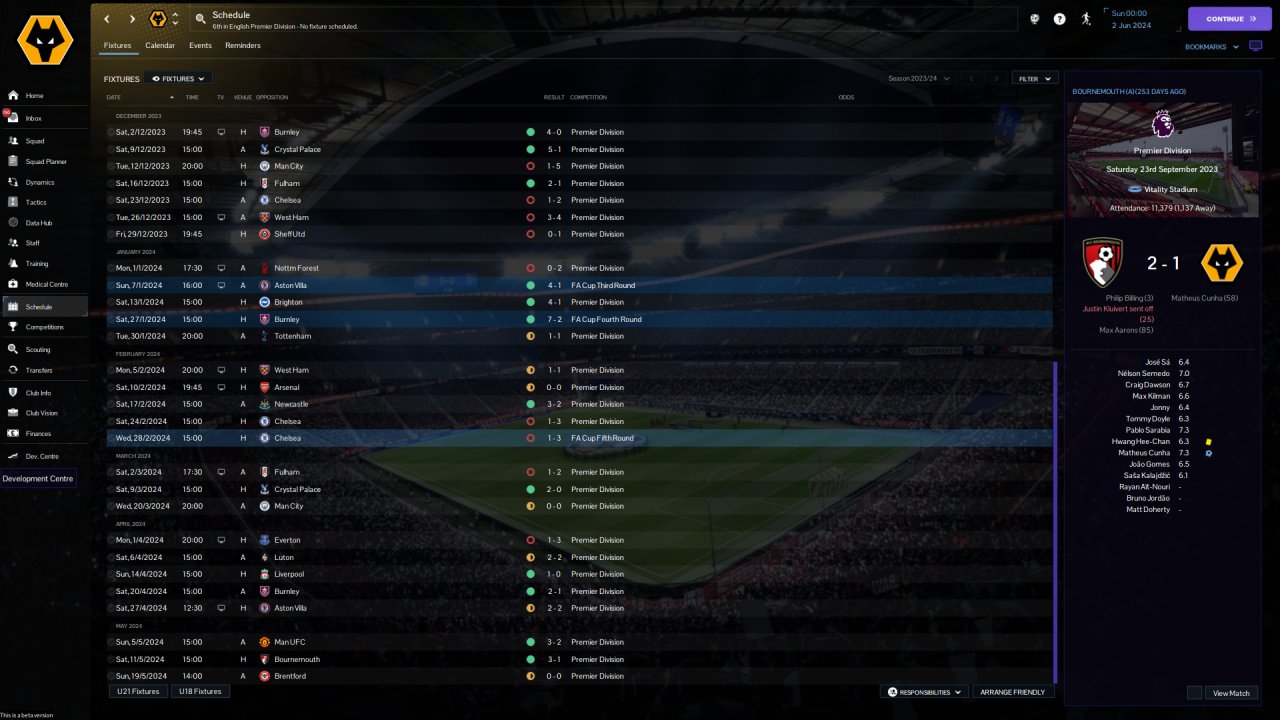This screenshot has height=720, width=1280.
Task: Go to the Squad Planner screen
Action: click(46, 161)
